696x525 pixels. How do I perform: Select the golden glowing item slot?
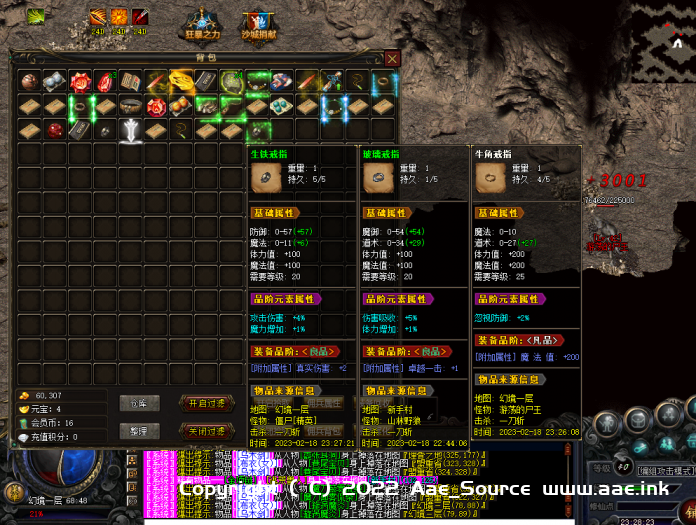tap(182, 81)
